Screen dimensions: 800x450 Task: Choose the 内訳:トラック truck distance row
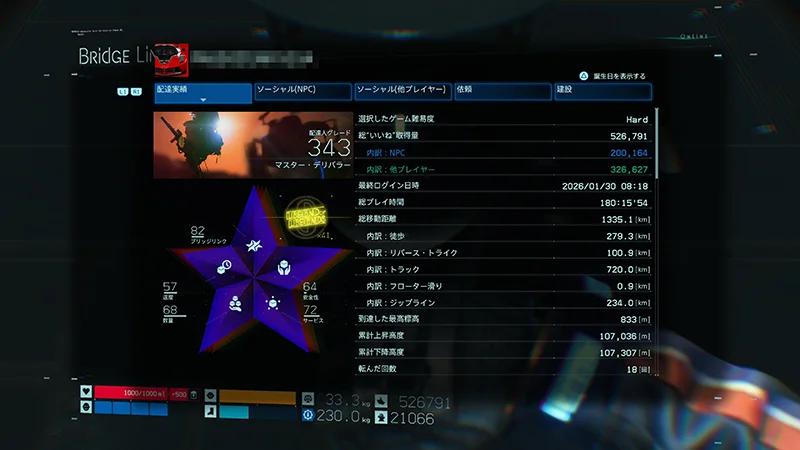coord(503,269)
